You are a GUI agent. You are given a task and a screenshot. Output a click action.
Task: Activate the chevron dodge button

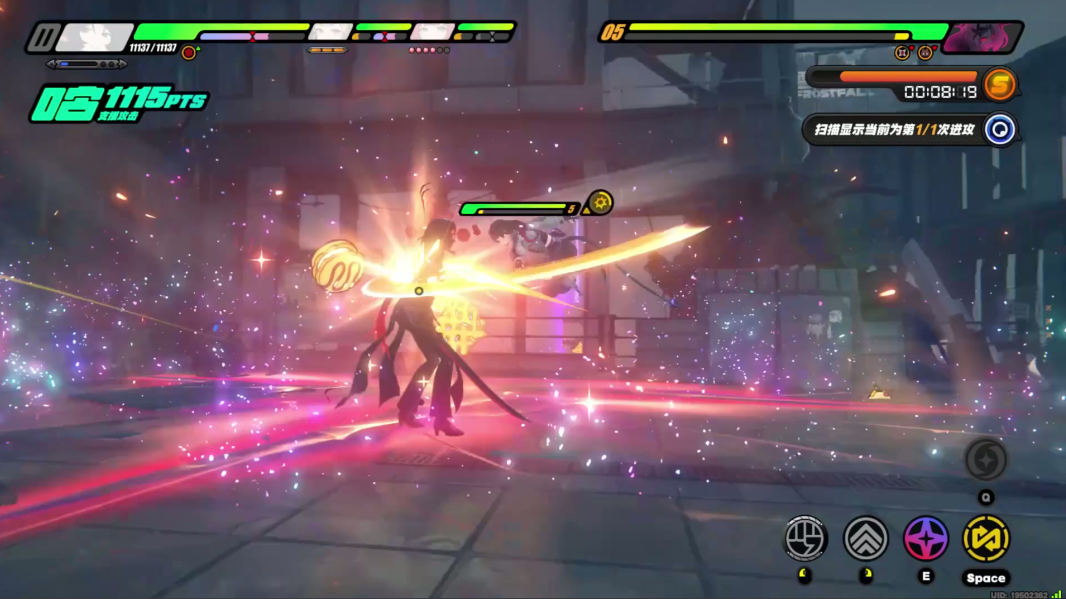pos(866,540)
